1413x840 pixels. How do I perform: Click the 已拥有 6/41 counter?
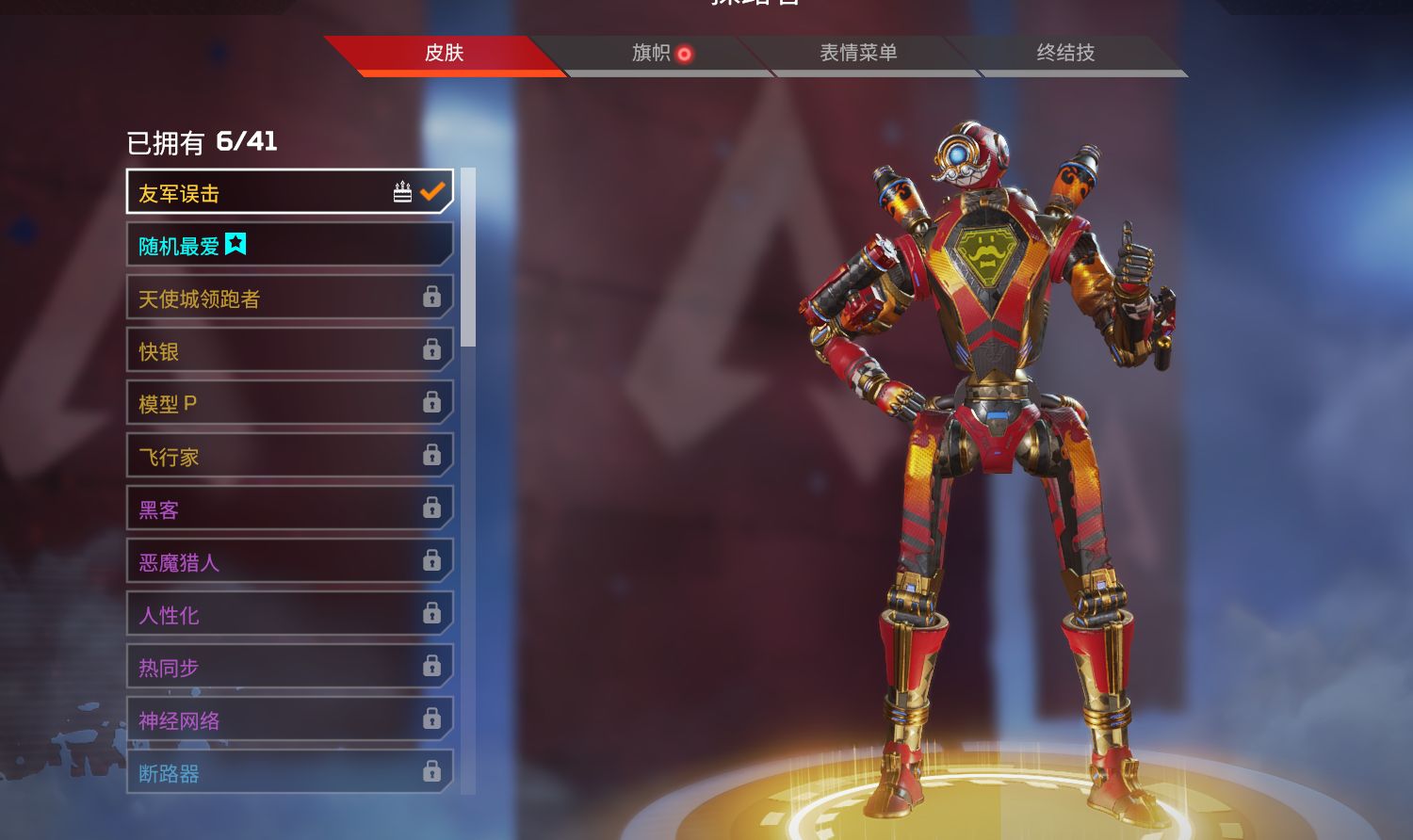click(203, 141)
